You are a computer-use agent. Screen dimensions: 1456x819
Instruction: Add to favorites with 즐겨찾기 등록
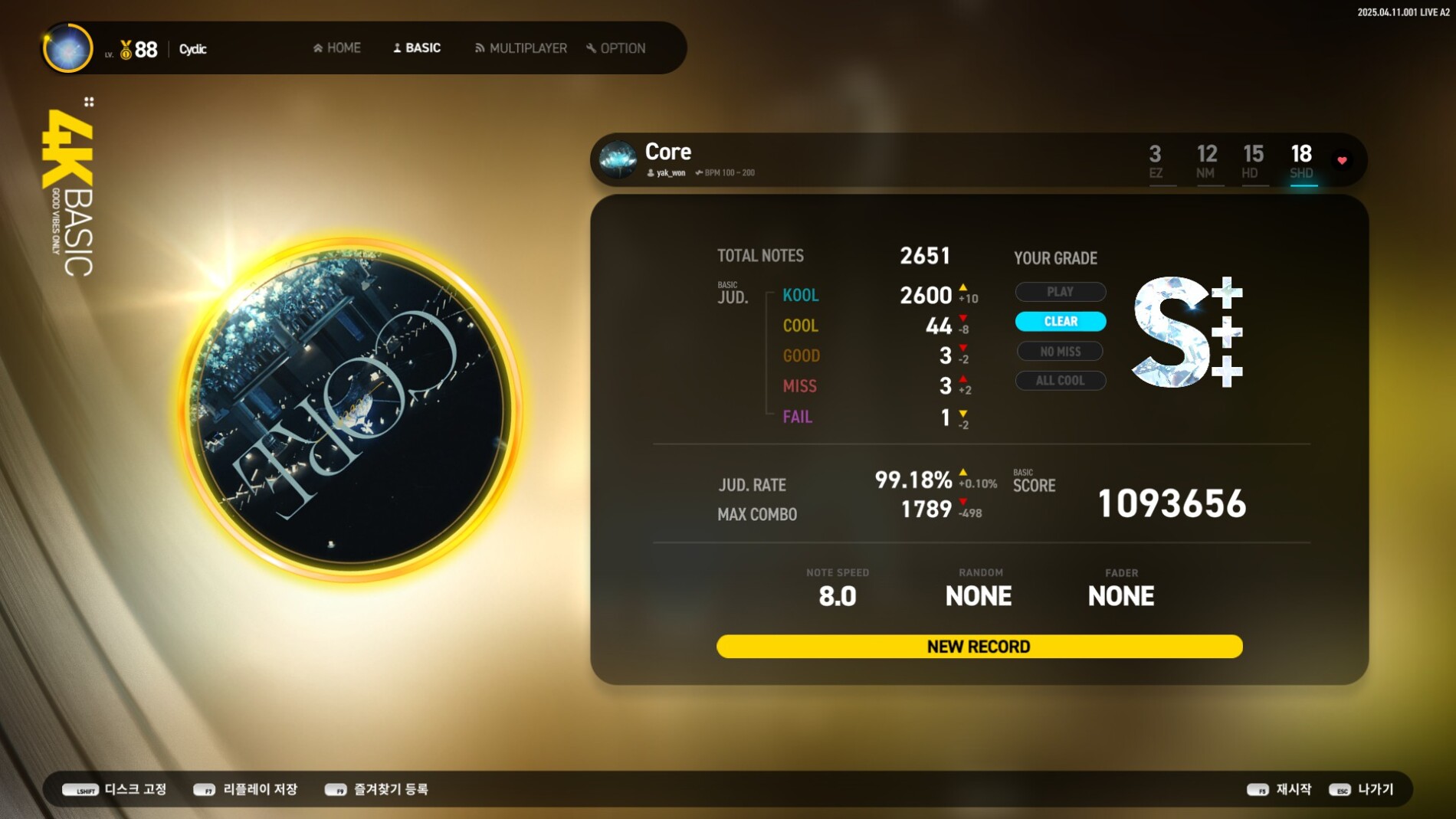point(377,789)
